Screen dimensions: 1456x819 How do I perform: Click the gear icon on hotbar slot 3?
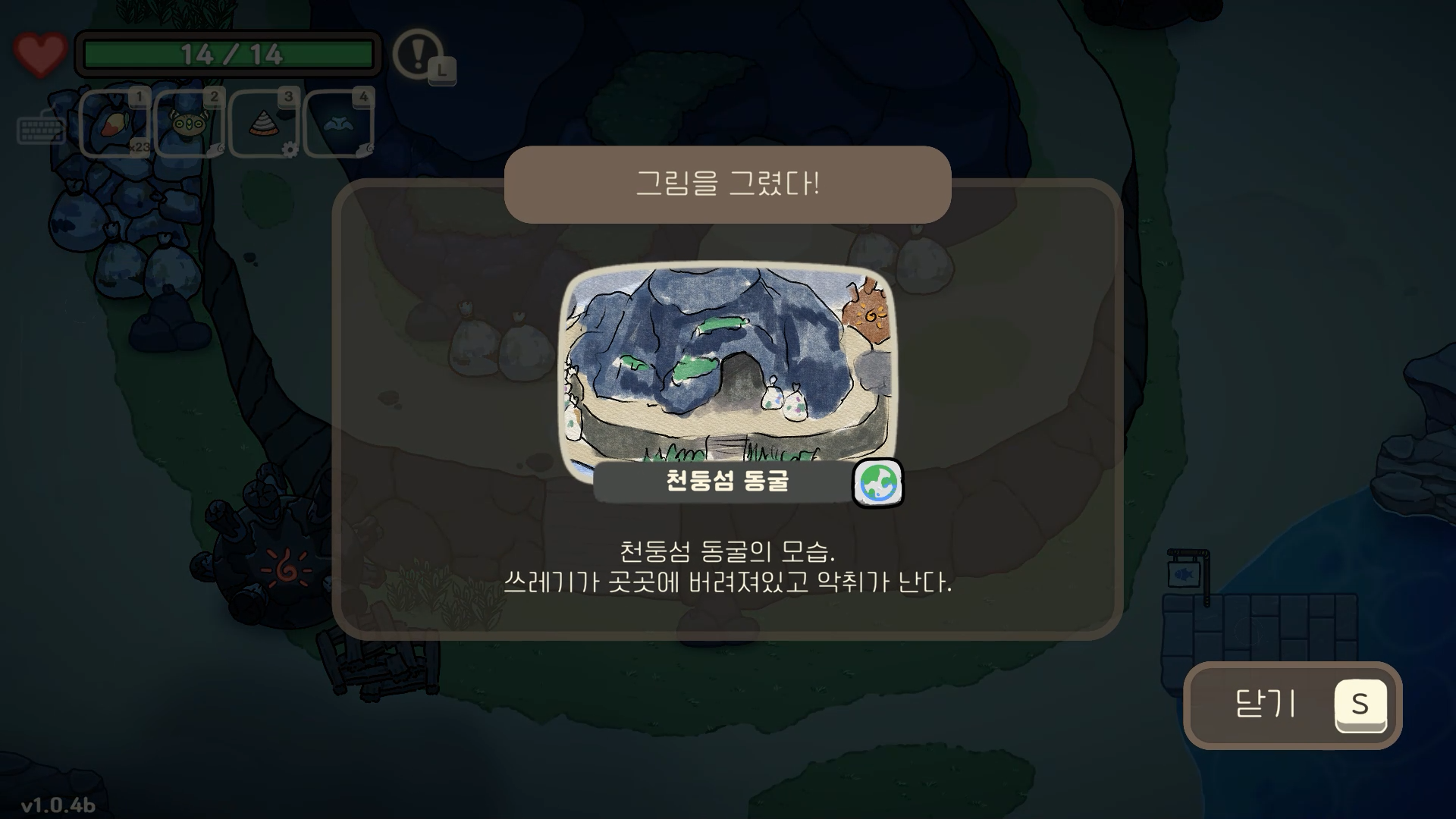[290, 149]
